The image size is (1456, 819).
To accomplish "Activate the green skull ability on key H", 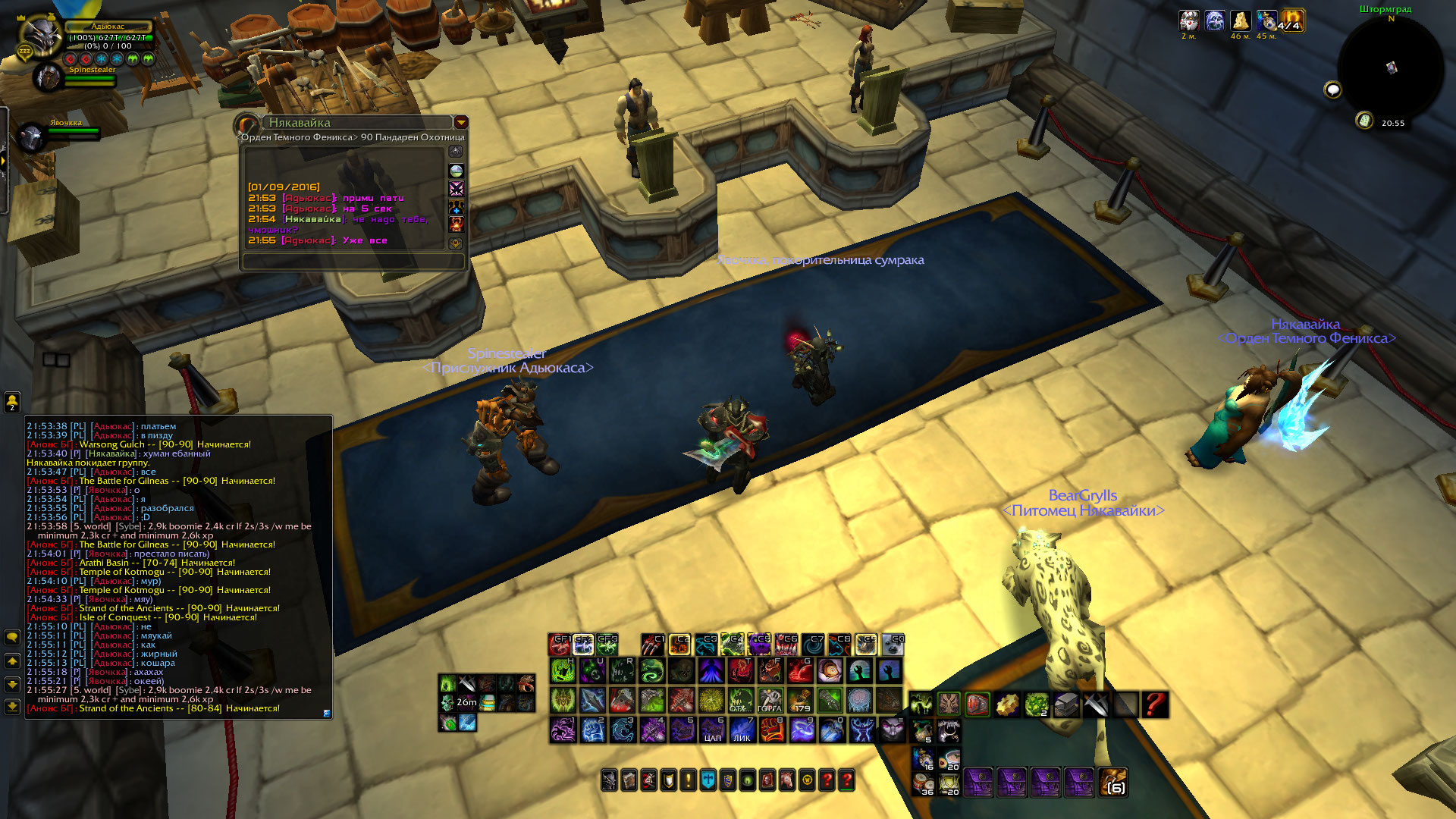I will (x=563, y=670).
